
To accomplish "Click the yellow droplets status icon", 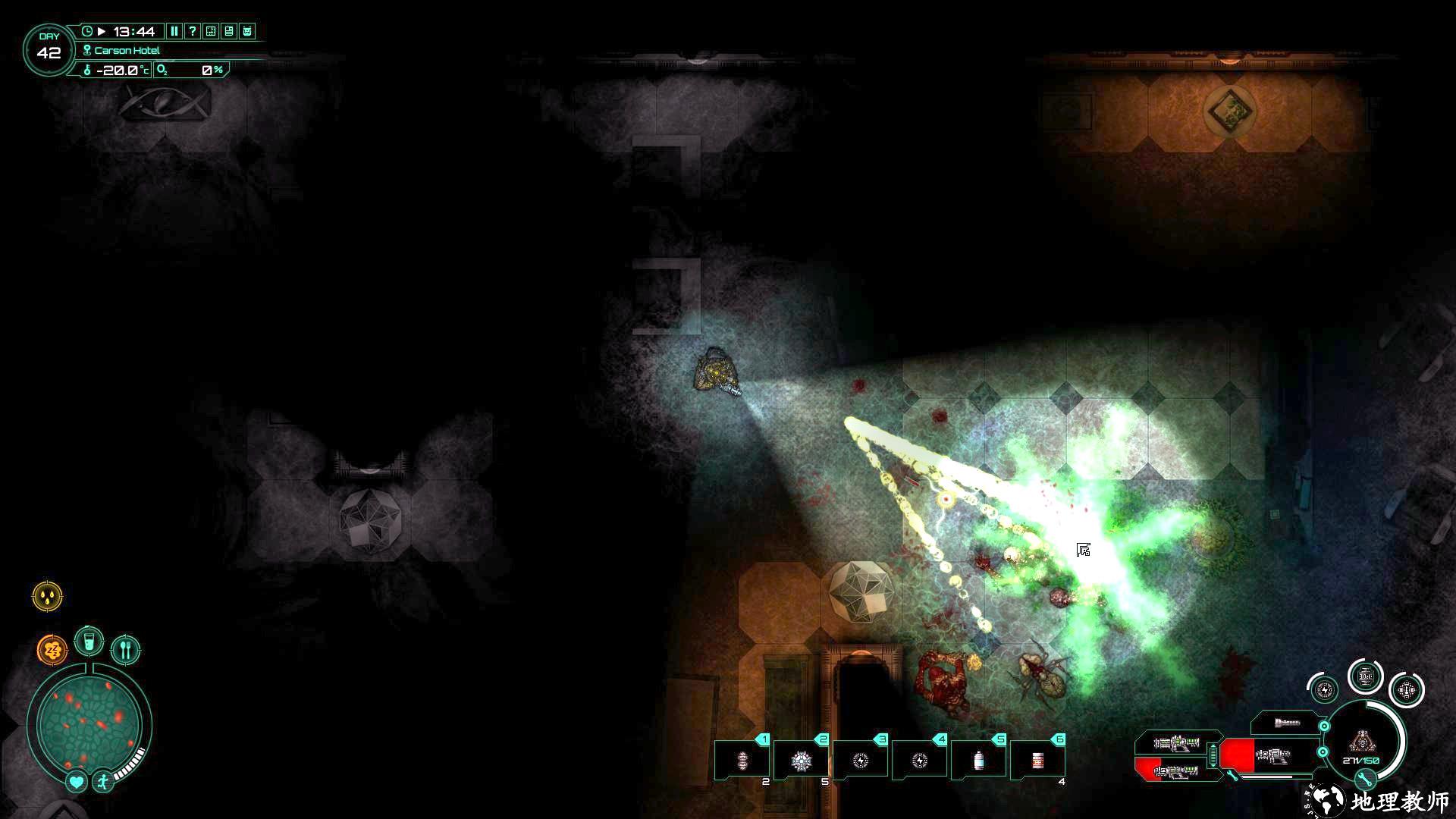I will (x=48, y=596).
